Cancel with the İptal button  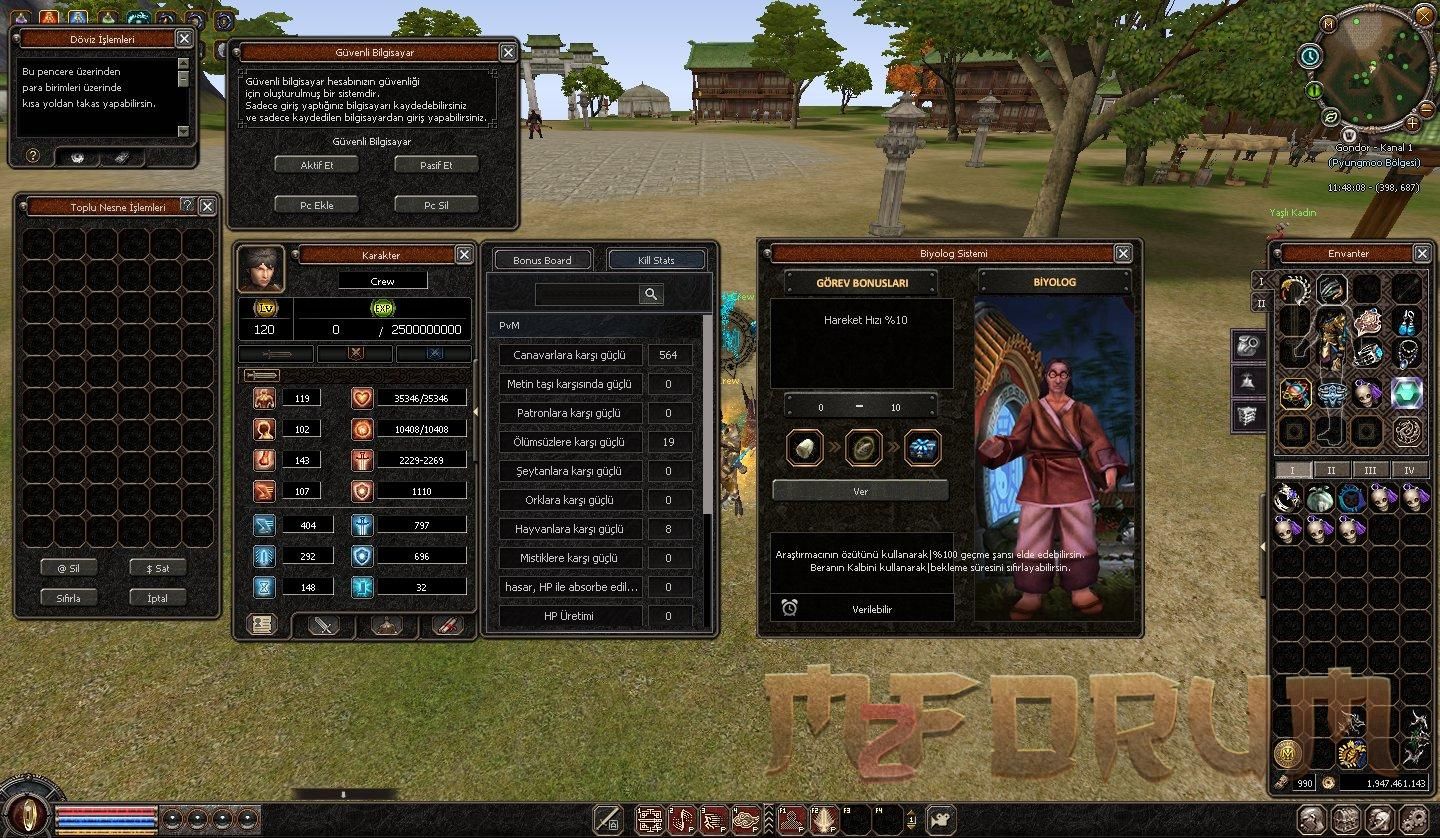[158, 598]
